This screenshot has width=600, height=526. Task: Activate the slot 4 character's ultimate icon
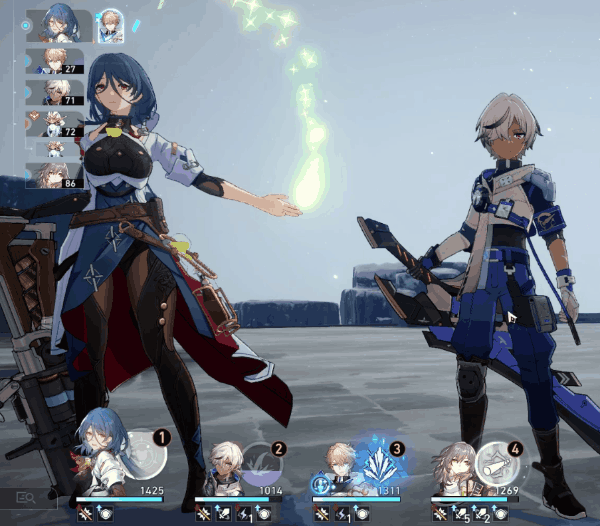(x=497, y=464)
